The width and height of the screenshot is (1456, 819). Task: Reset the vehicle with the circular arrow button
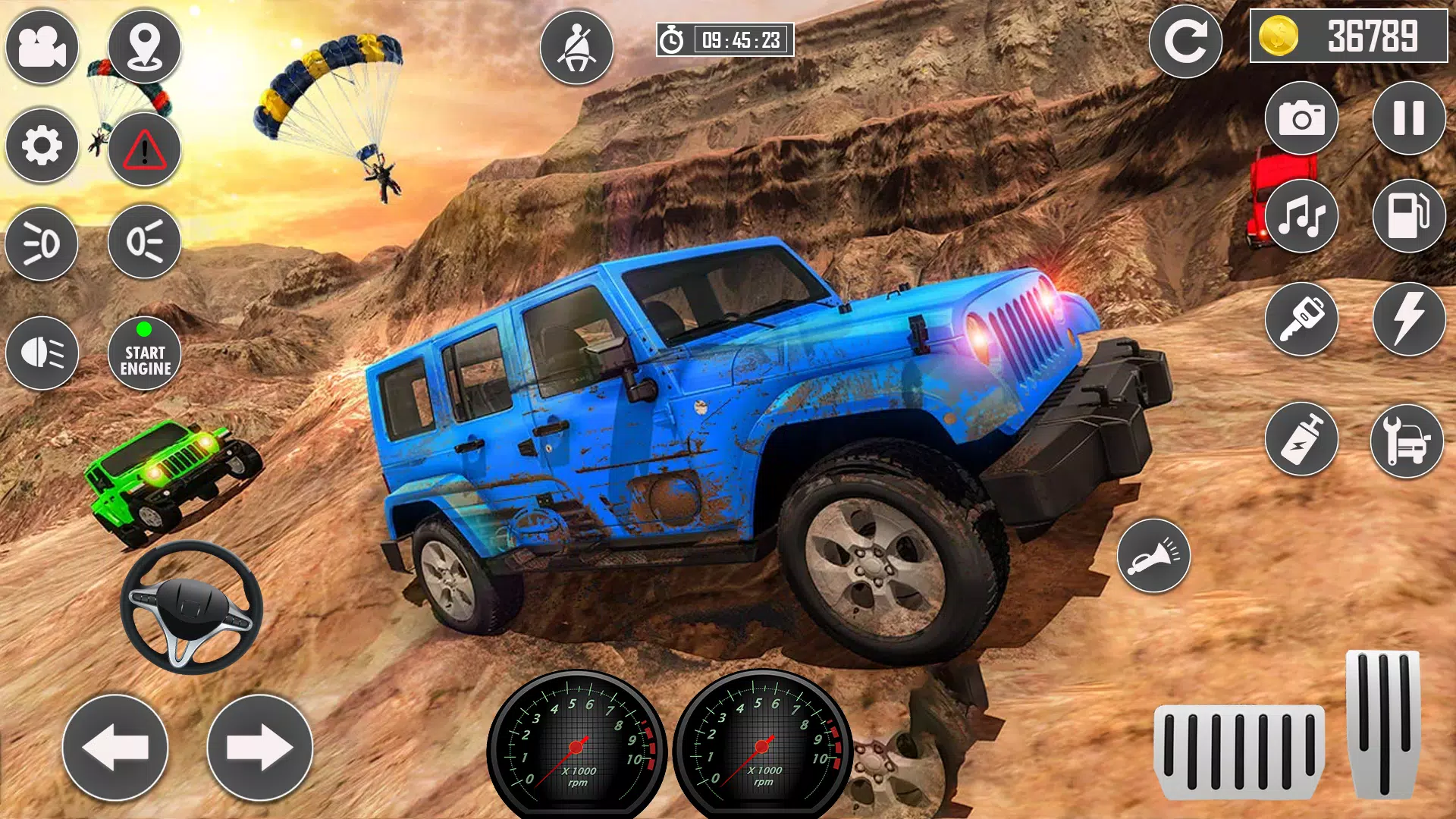[x=1185, y=42]
